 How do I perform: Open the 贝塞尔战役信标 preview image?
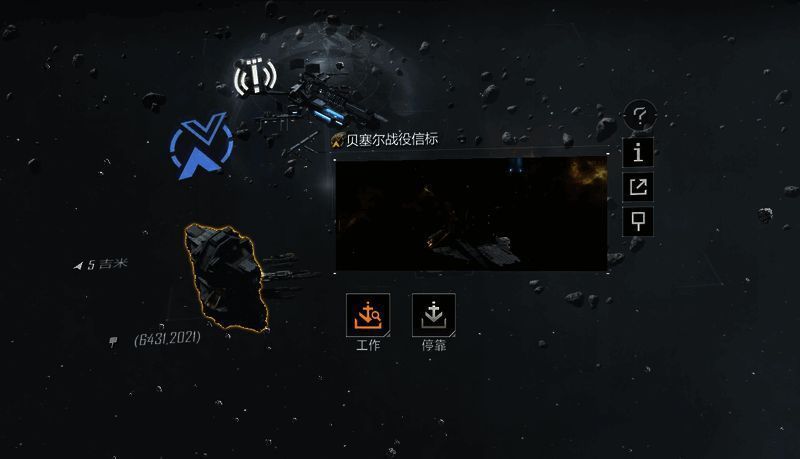[471, 212]
